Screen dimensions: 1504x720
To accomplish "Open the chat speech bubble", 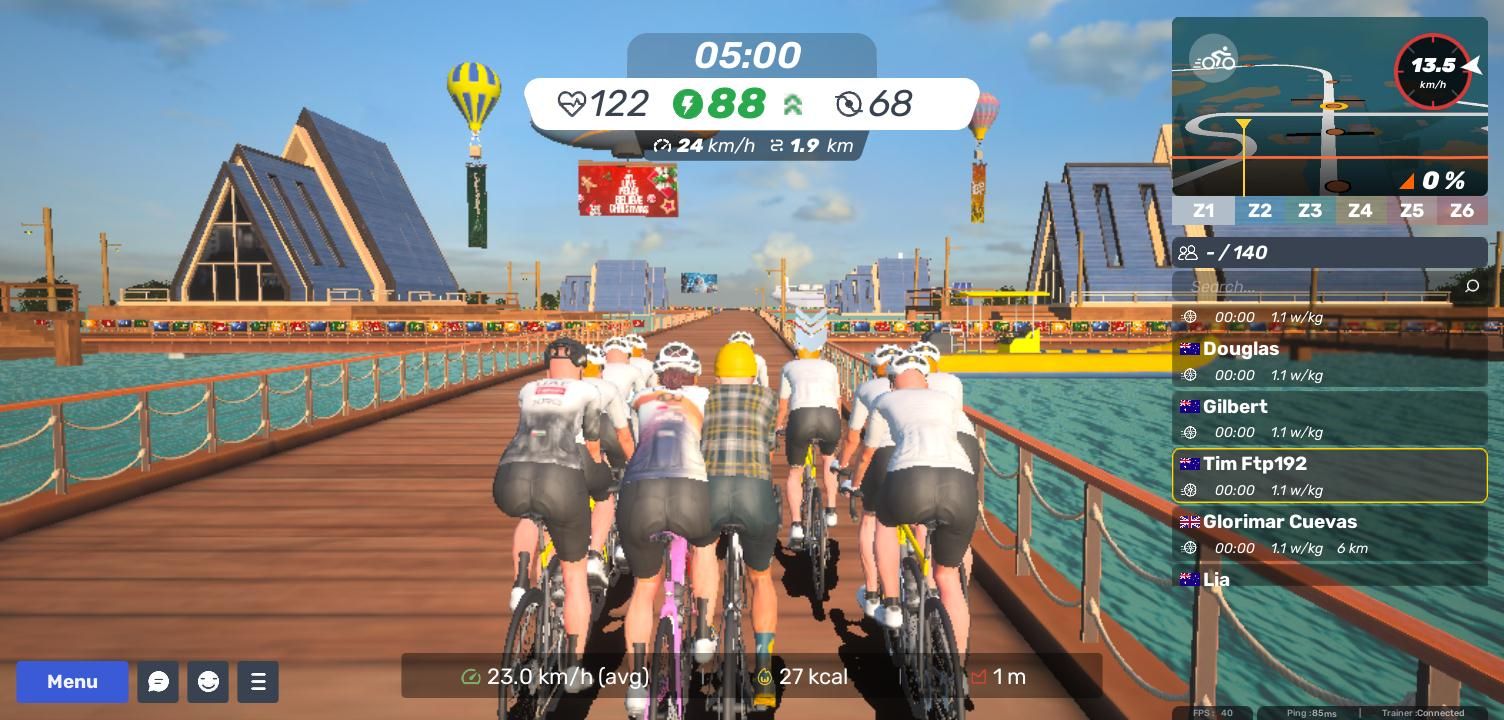I will 158,682.
